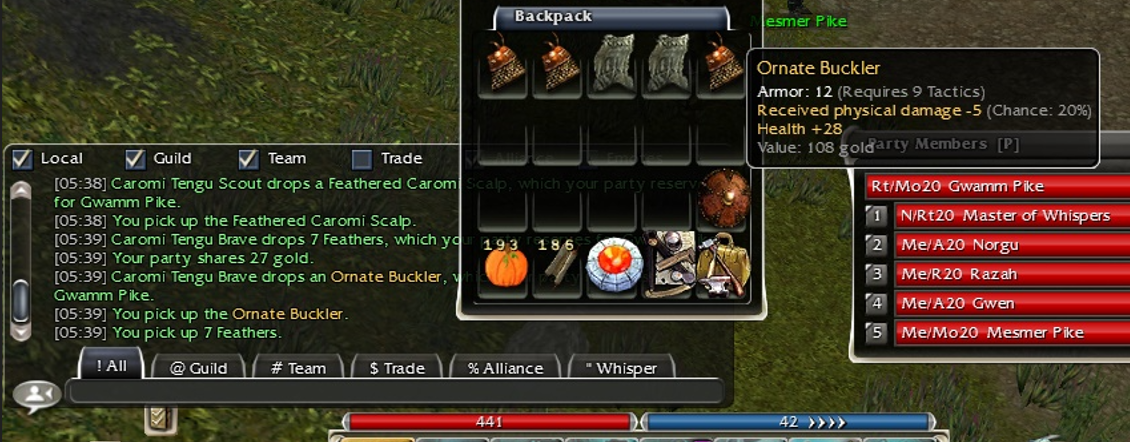Click the glowing red orb stone item
Image resolution: width=1130 pixels, height=442 pixels.
[x=612, y=266]
